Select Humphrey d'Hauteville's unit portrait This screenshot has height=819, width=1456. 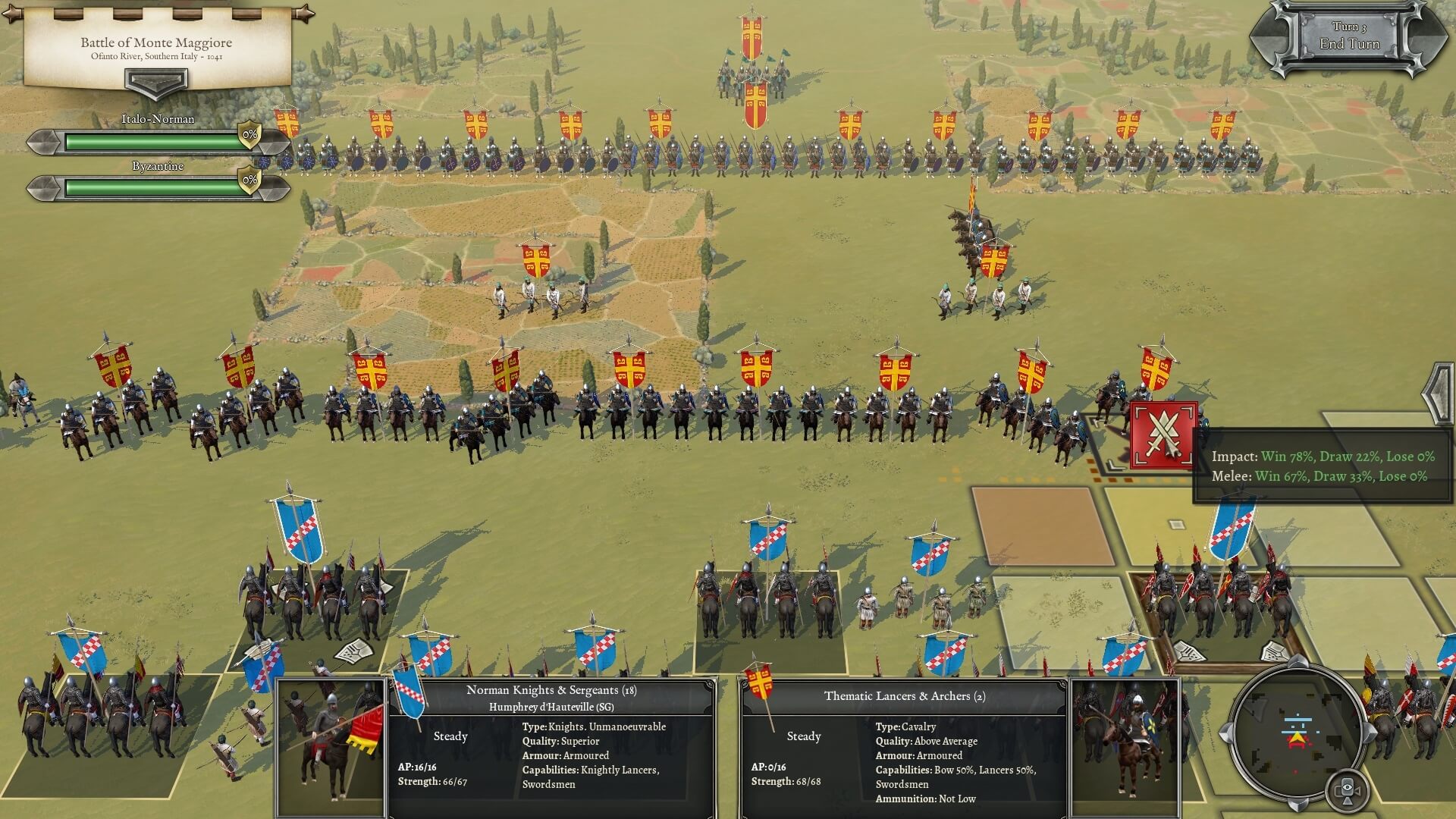pos(330,747)
